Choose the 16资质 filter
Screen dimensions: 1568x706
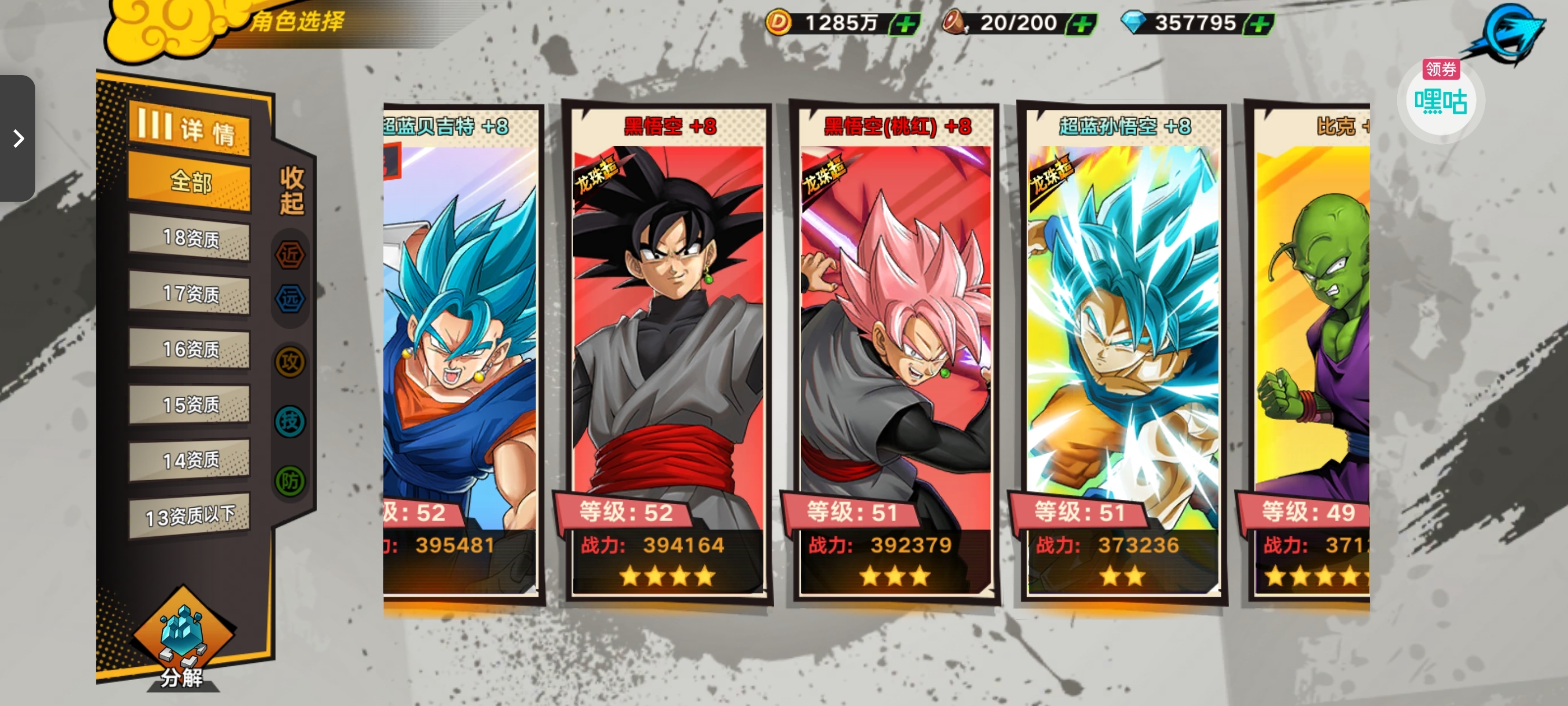coord(189,349)
